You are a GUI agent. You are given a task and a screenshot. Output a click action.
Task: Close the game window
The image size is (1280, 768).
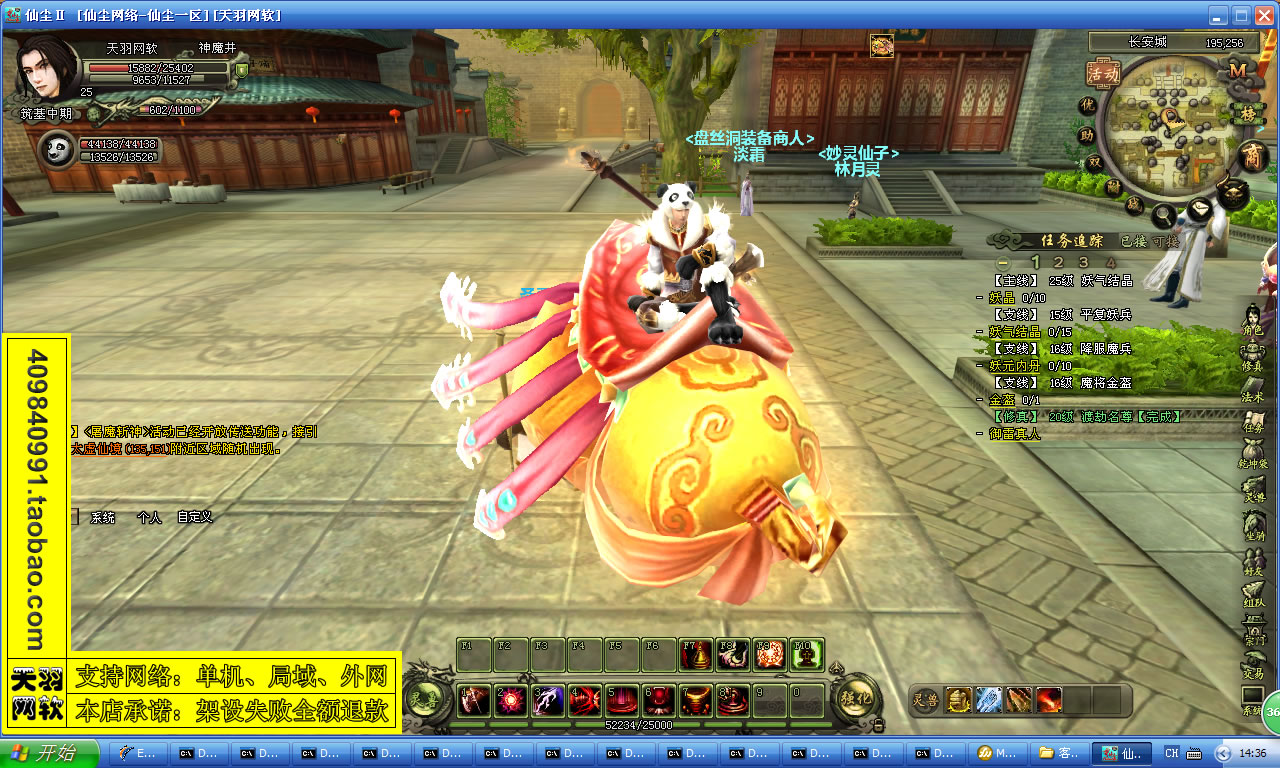(1265, 15)
